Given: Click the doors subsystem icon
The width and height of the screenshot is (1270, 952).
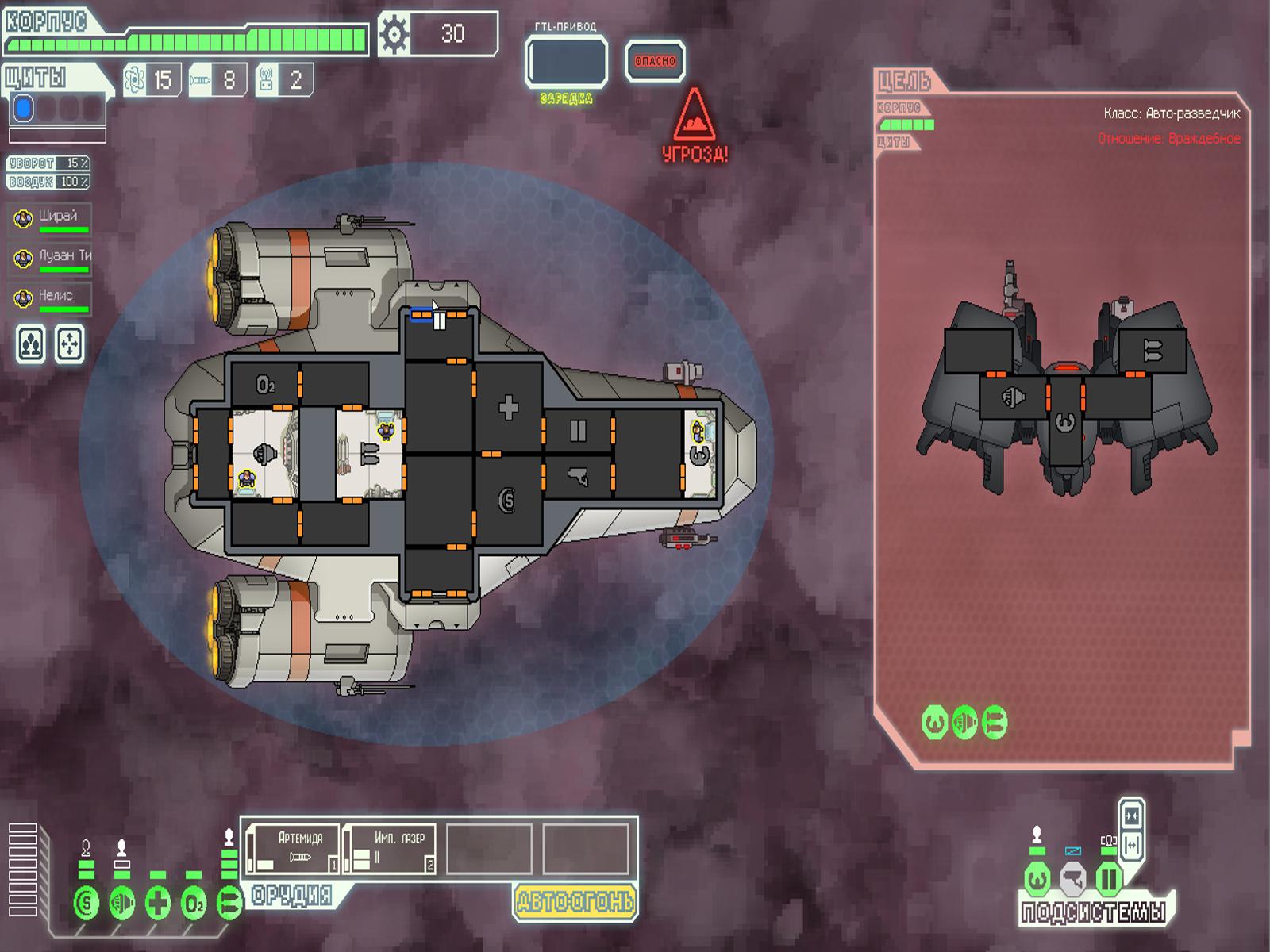Looking at the screenshot, I should (x=1108, y=879).
